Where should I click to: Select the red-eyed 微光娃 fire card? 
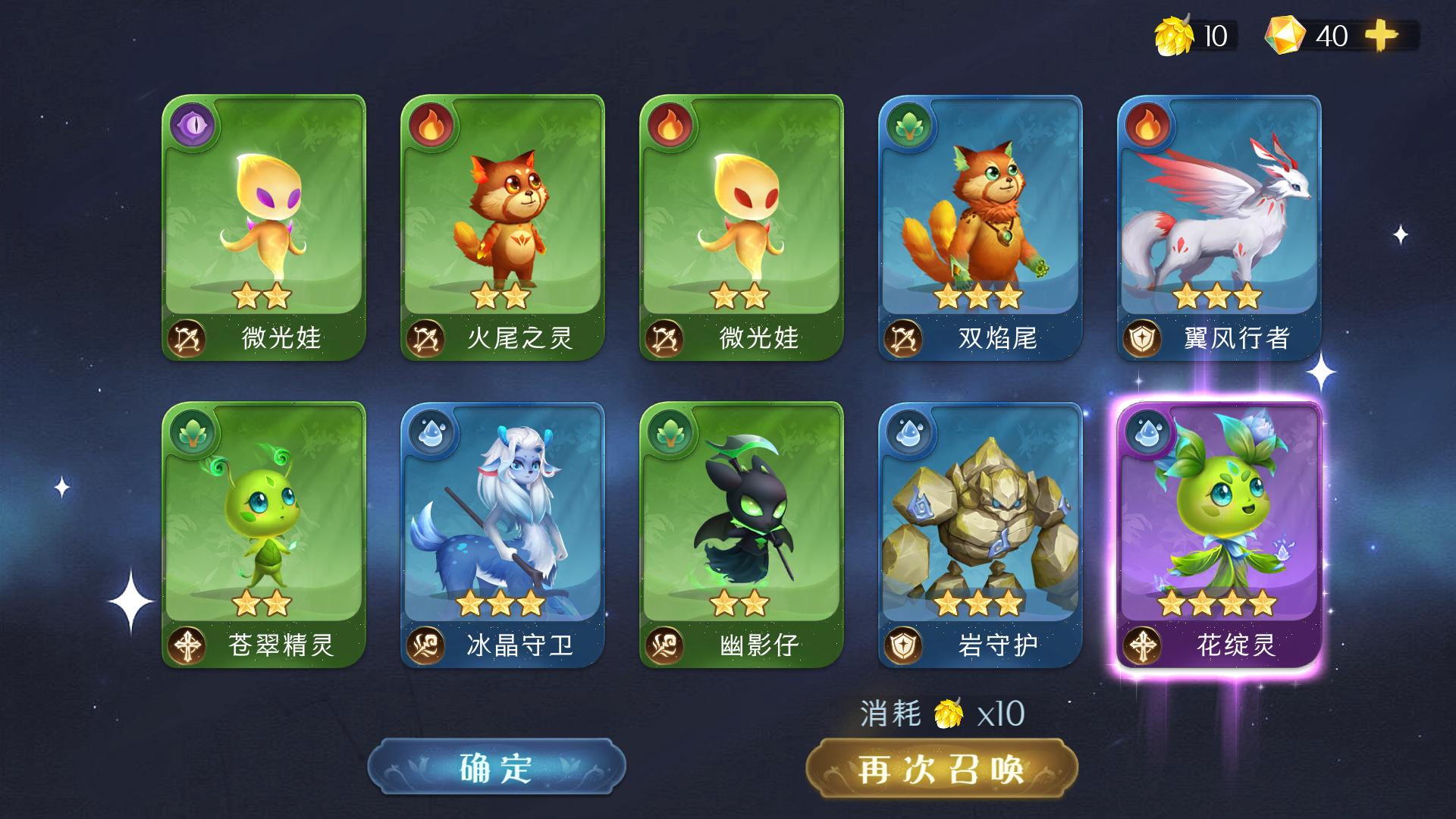[x=742, y=227]
